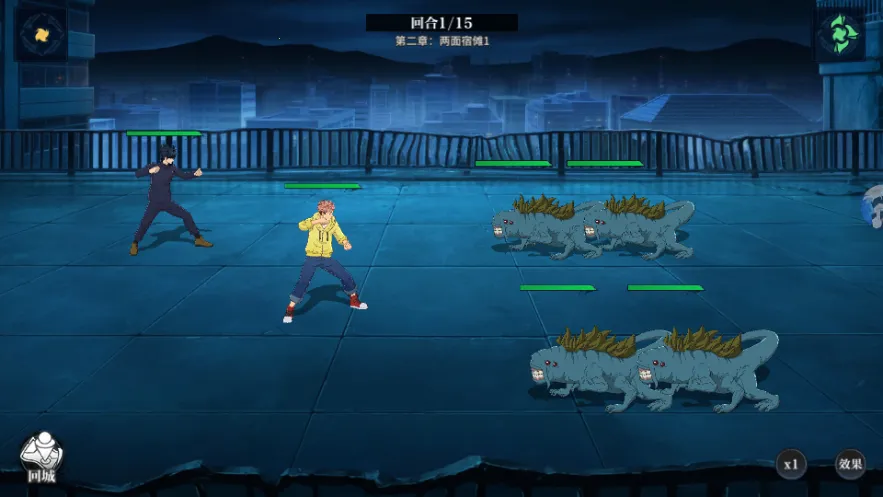Open the 效果 effects button
This screenshot has width=883, height=497.
pyautogui.click(x=850, y=464)
